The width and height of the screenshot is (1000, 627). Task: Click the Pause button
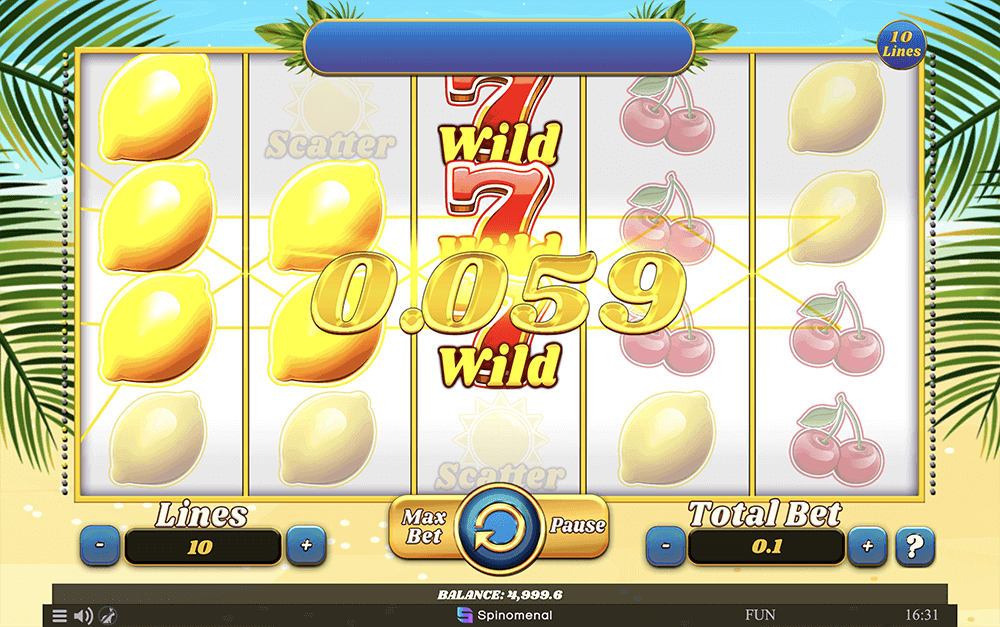coord(577,525)
